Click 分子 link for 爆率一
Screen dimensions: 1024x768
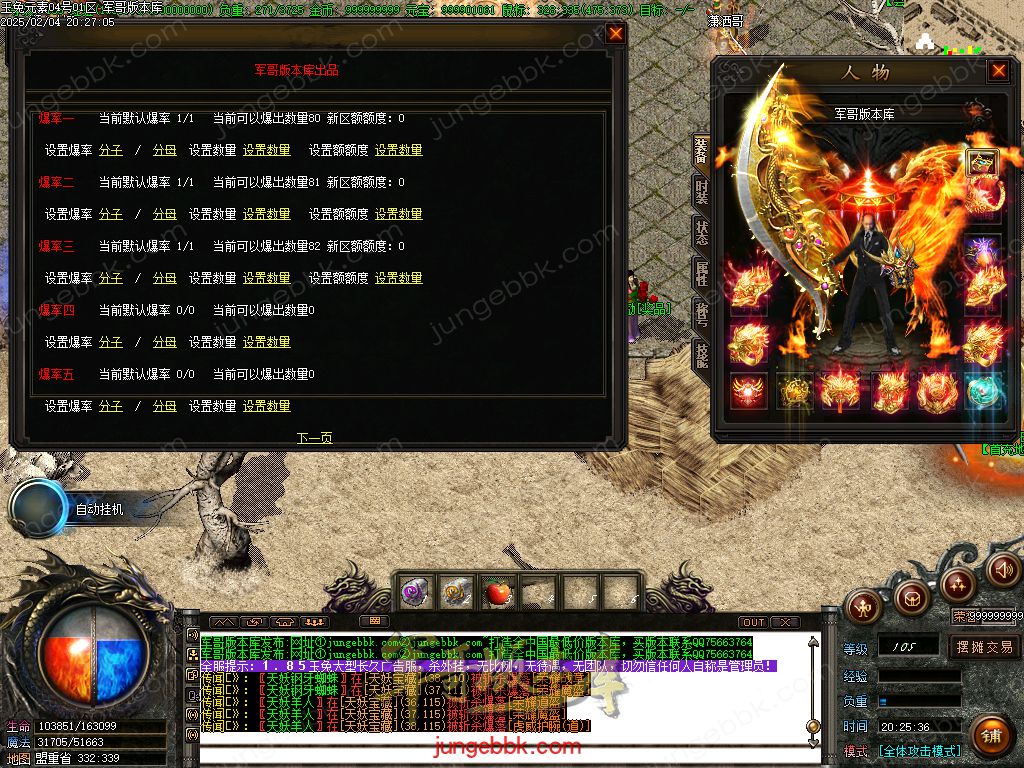point(111,150)
